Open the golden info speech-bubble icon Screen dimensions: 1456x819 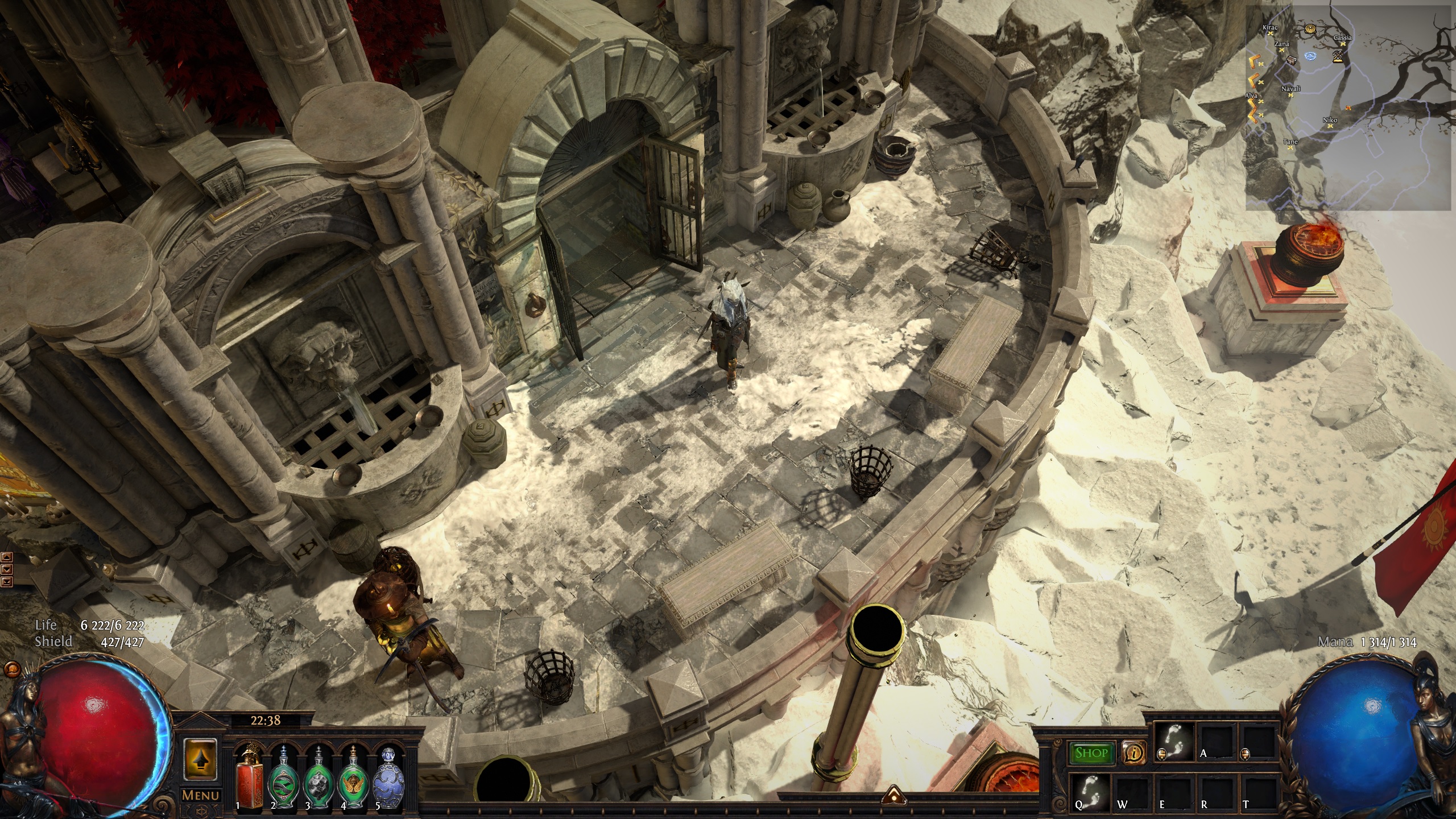[x=1134, y=753]
